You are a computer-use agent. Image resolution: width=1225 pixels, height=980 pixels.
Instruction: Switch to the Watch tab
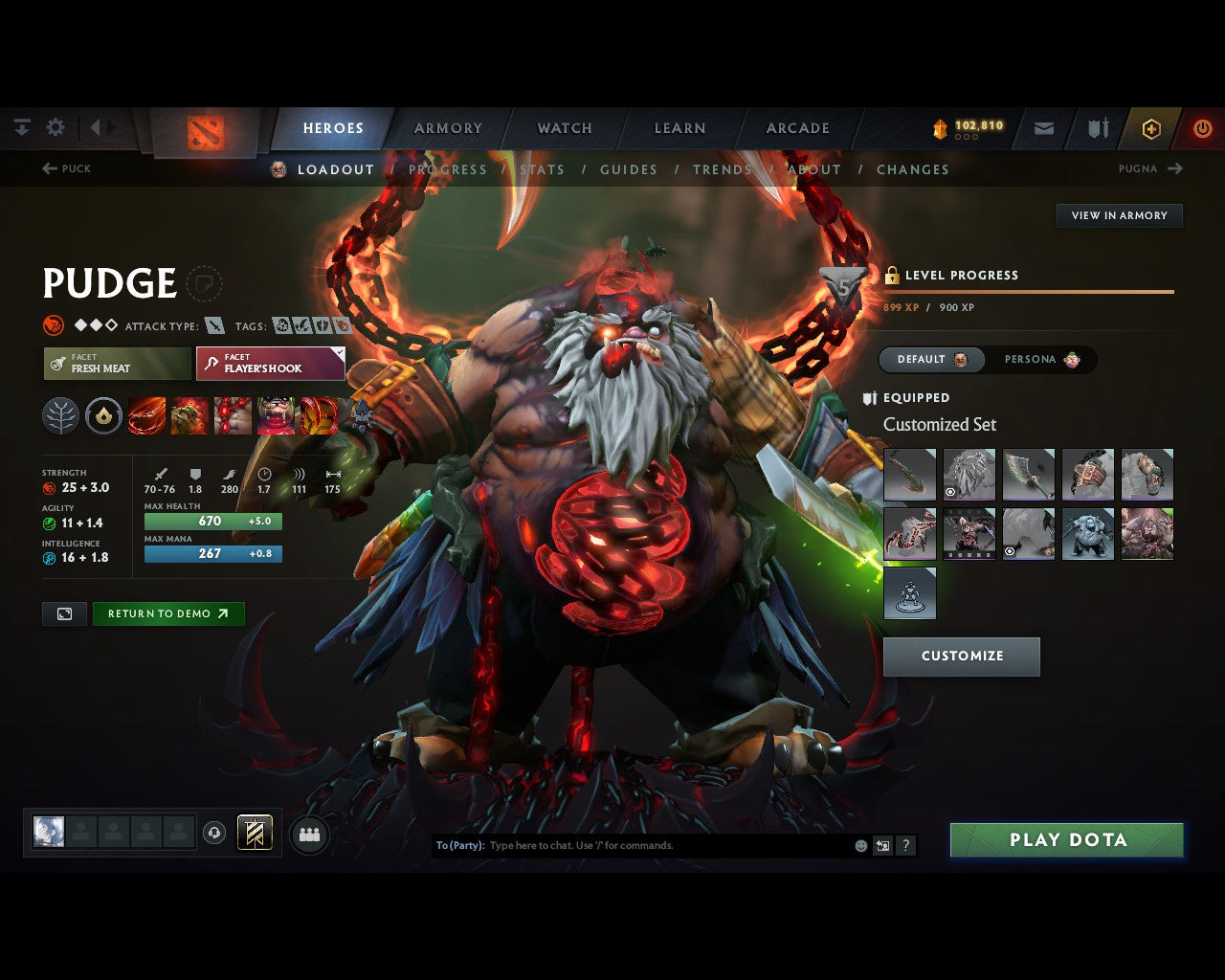tap(565, 128)
